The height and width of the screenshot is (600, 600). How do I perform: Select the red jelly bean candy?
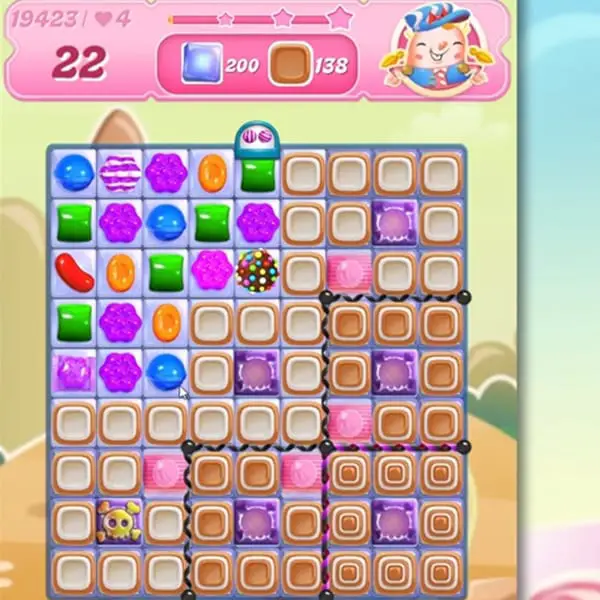[x=73, y=271]
